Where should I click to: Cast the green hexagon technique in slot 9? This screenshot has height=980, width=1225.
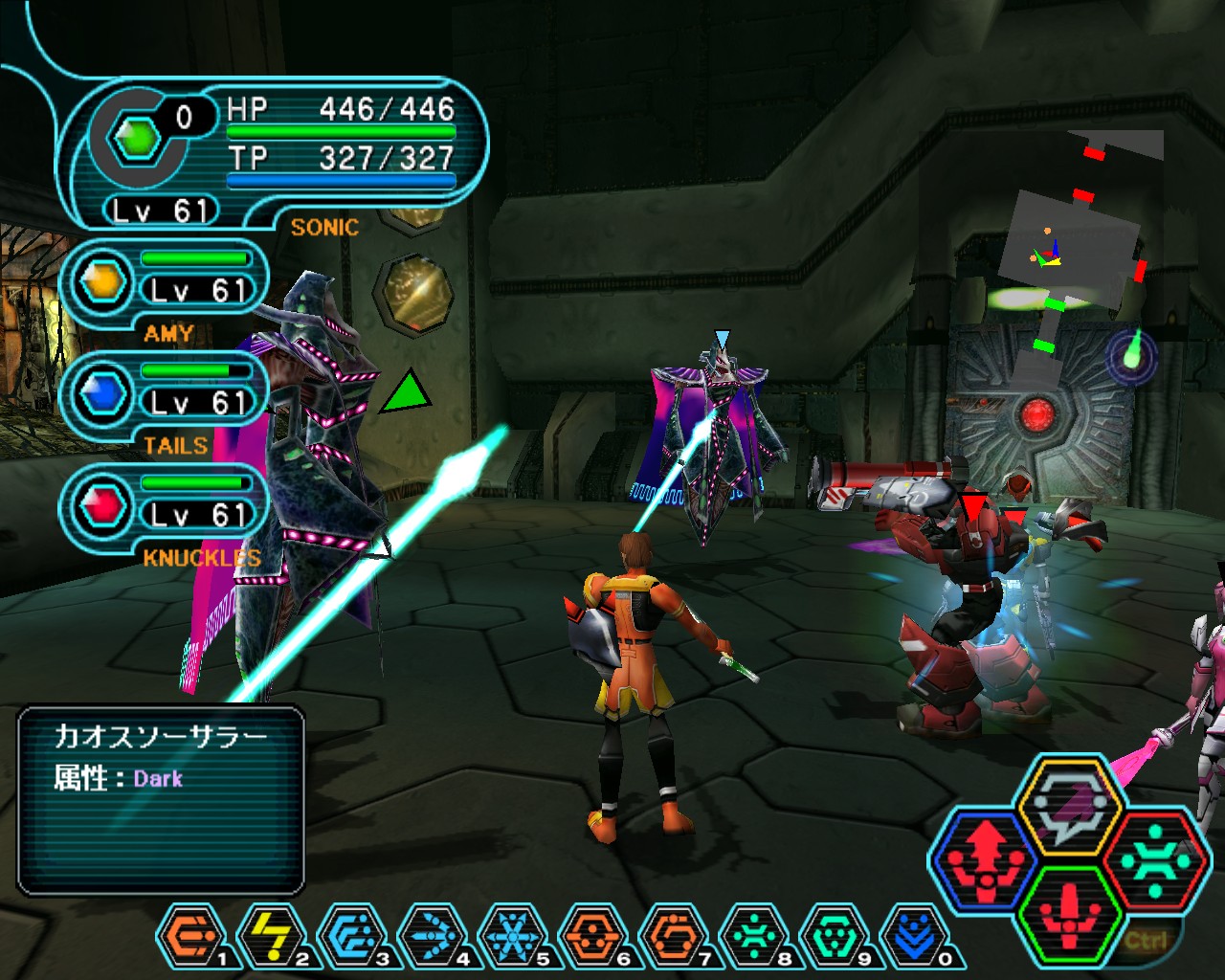[832, 932]
